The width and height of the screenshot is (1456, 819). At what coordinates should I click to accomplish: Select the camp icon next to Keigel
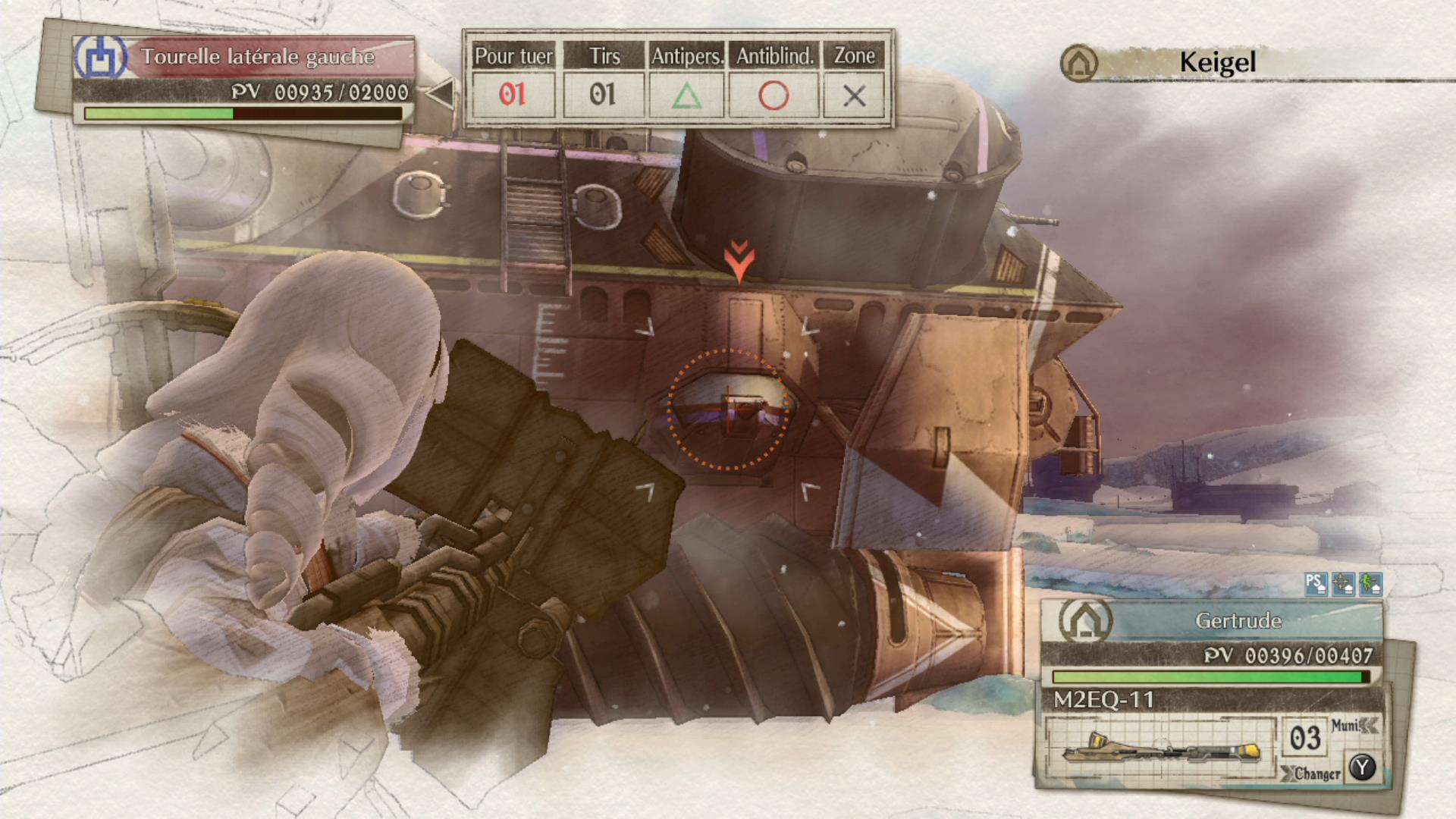click(x=1080, y=63)
